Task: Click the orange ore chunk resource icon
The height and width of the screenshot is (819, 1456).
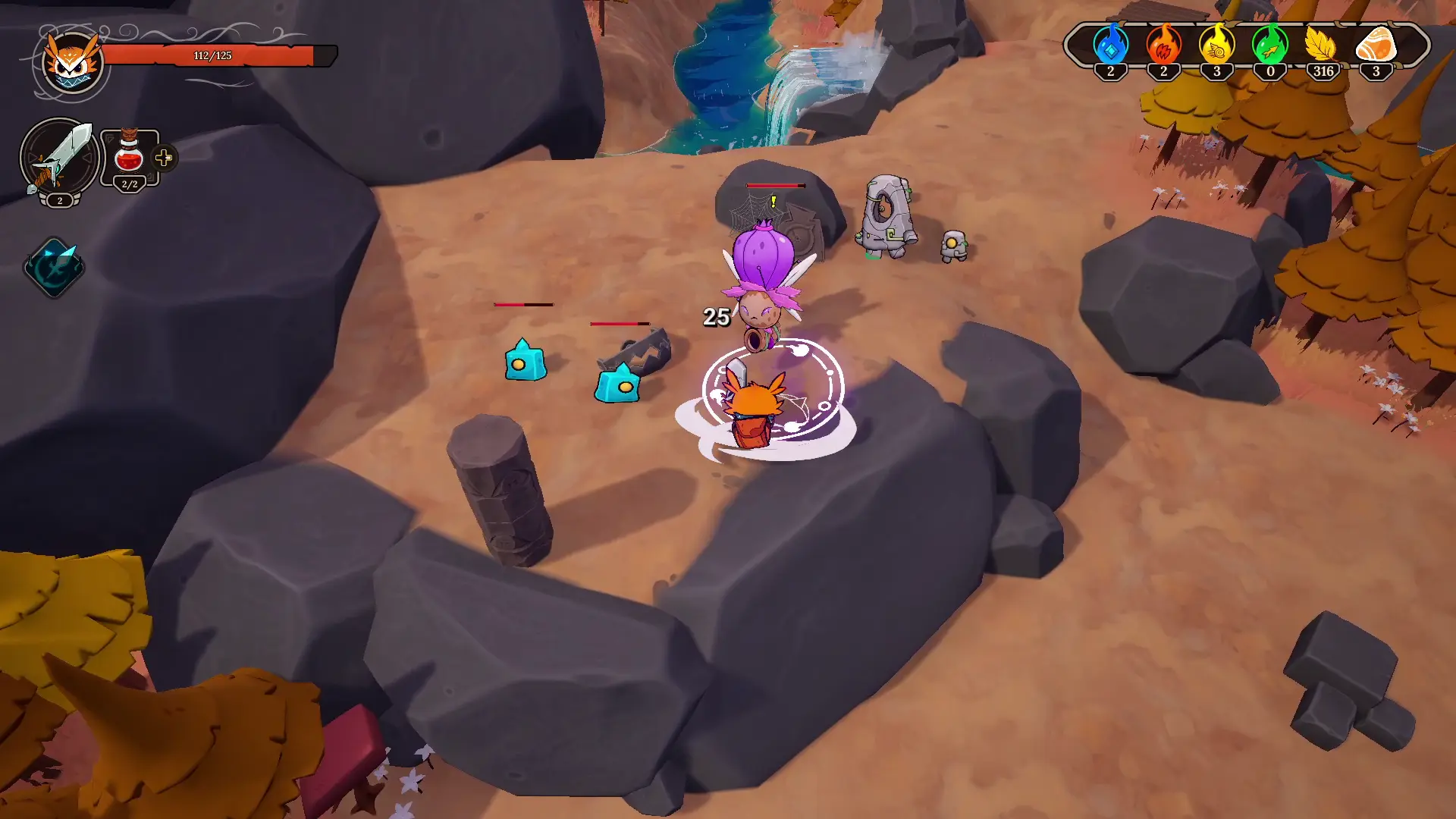Action: 1376,45
